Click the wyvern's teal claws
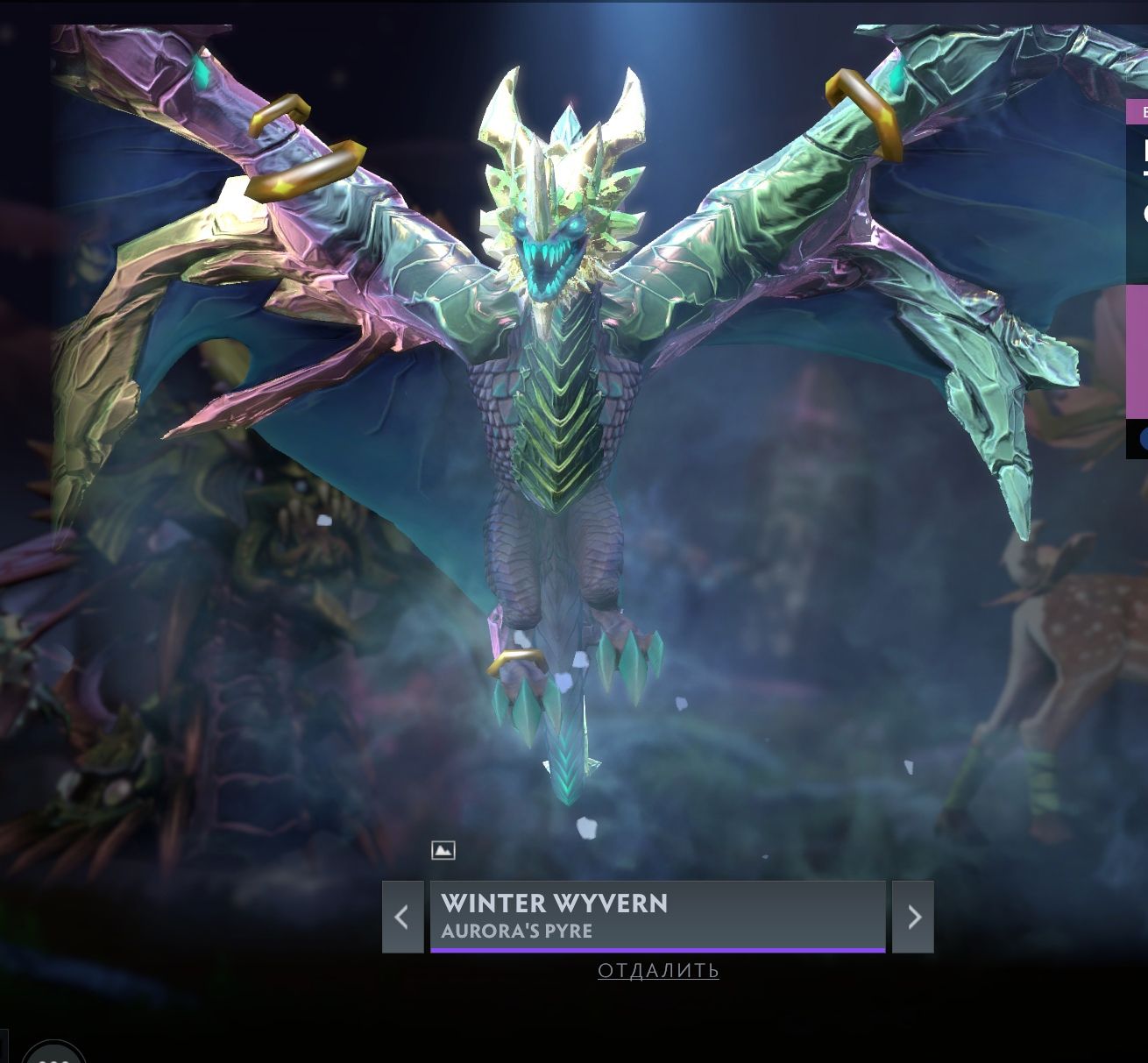The height and width of the screenshot is (1063, 1148). click(x=627, y=662)
